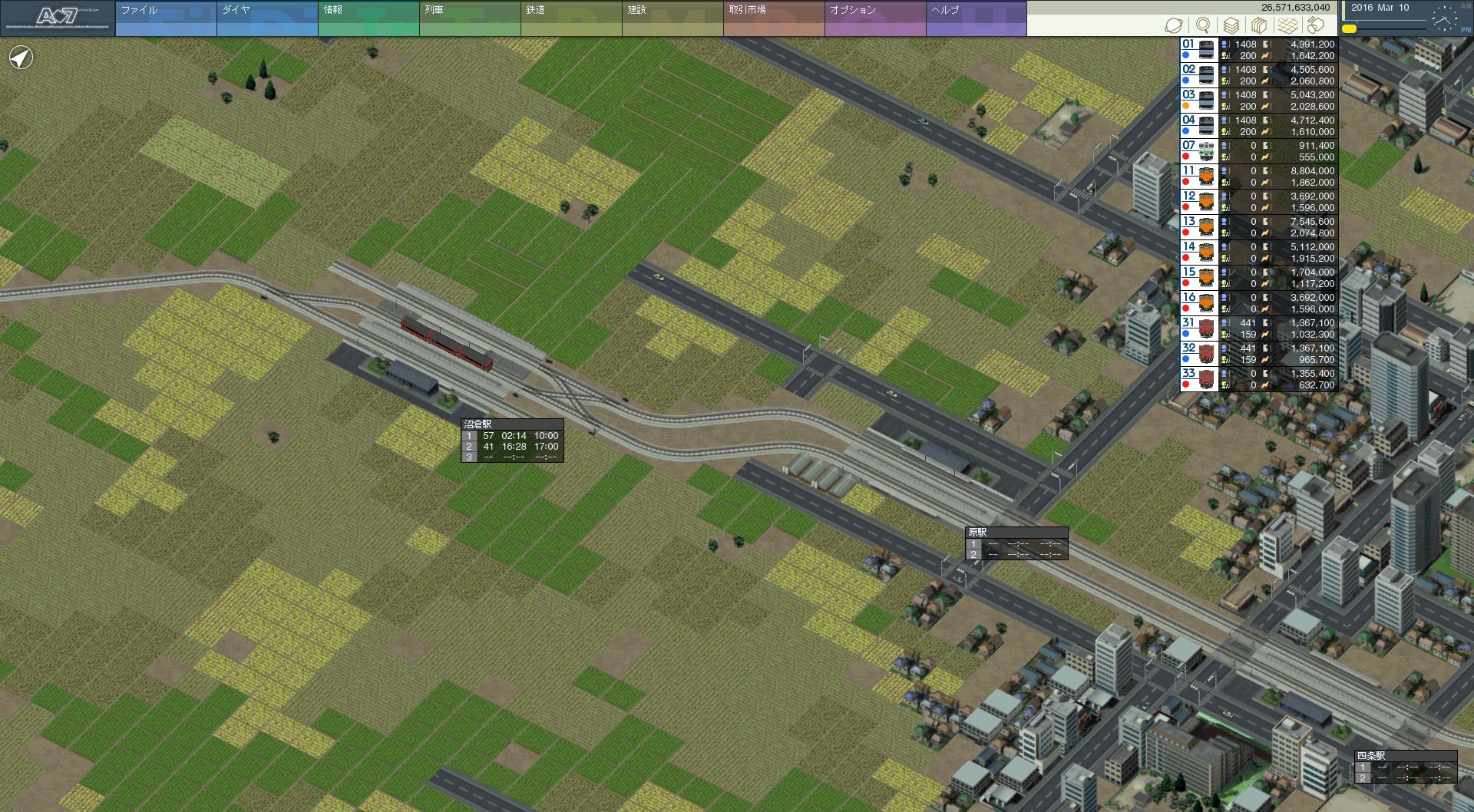Open the ファイル (File) menu
Viewport: 1474px width, 812px height.
tap(165, 18)
